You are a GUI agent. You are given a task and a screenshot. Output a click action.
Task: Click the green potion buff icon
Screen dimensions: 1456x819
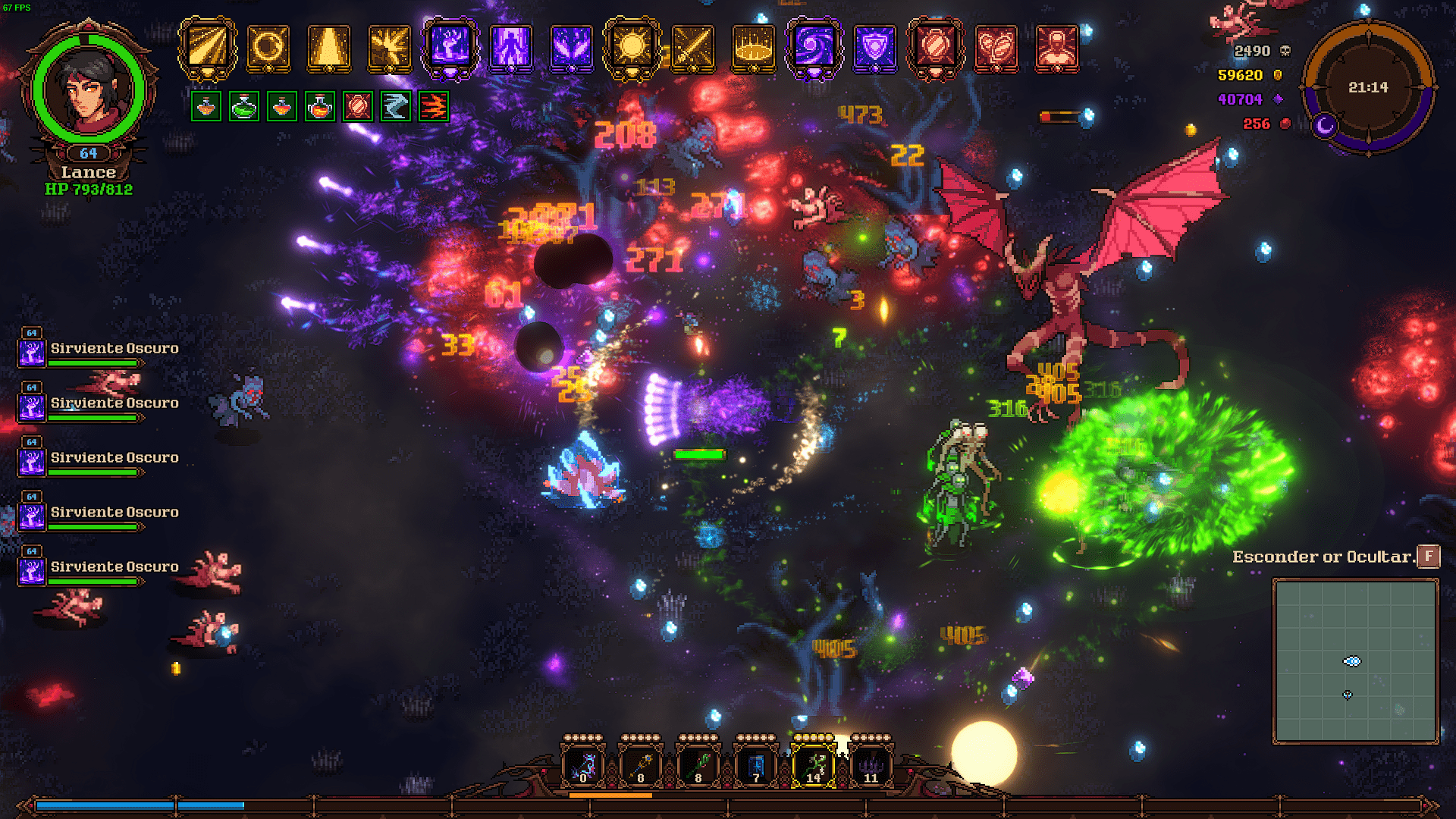pos(243,107)
